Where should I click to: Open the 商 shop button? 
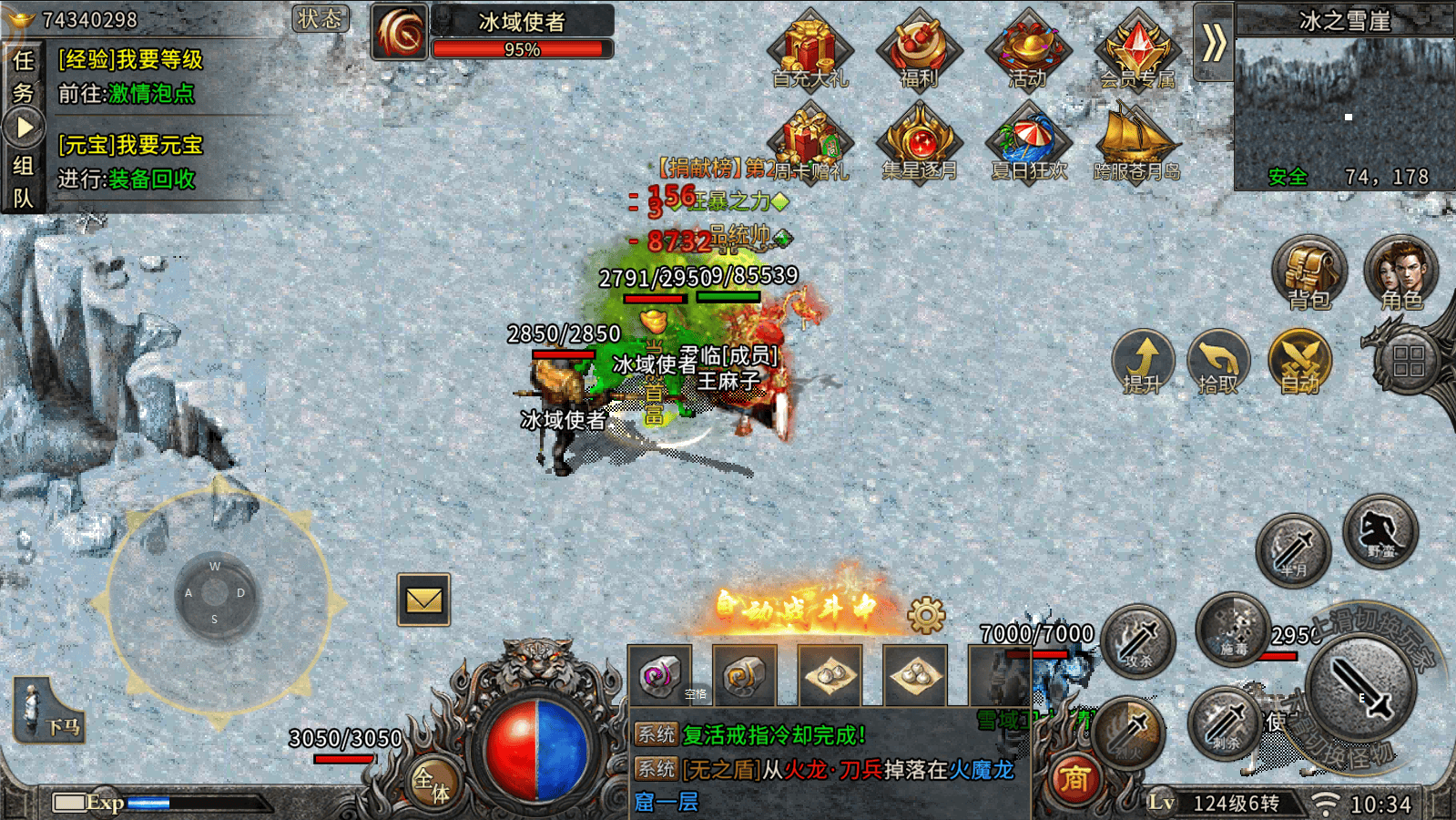pos(1074,779)
